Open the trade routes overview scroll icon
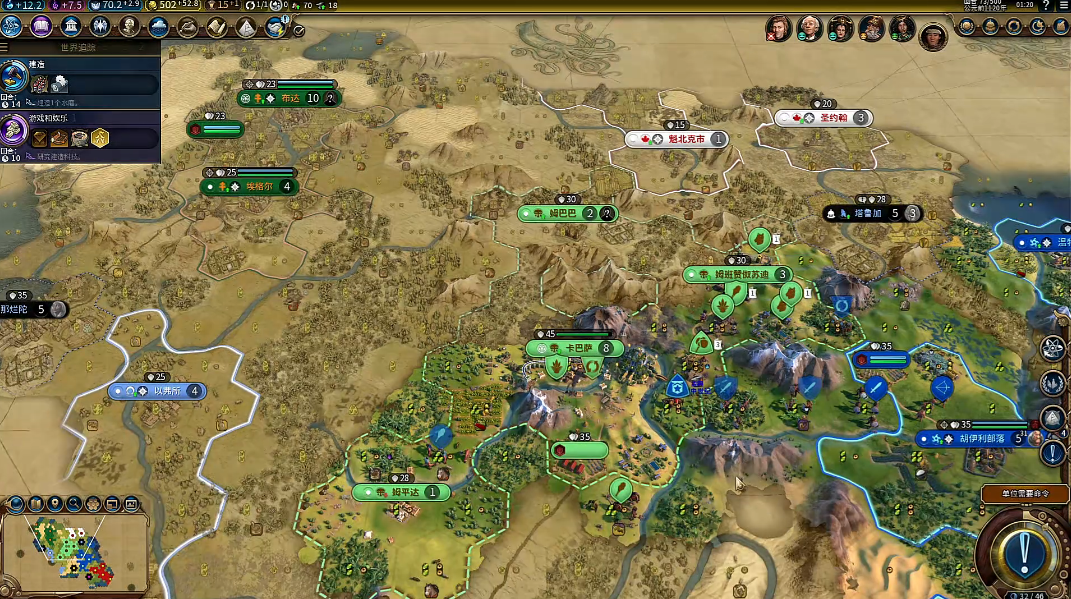Image resolution: width=1071 pixels, height=599 pixels. 216,28
